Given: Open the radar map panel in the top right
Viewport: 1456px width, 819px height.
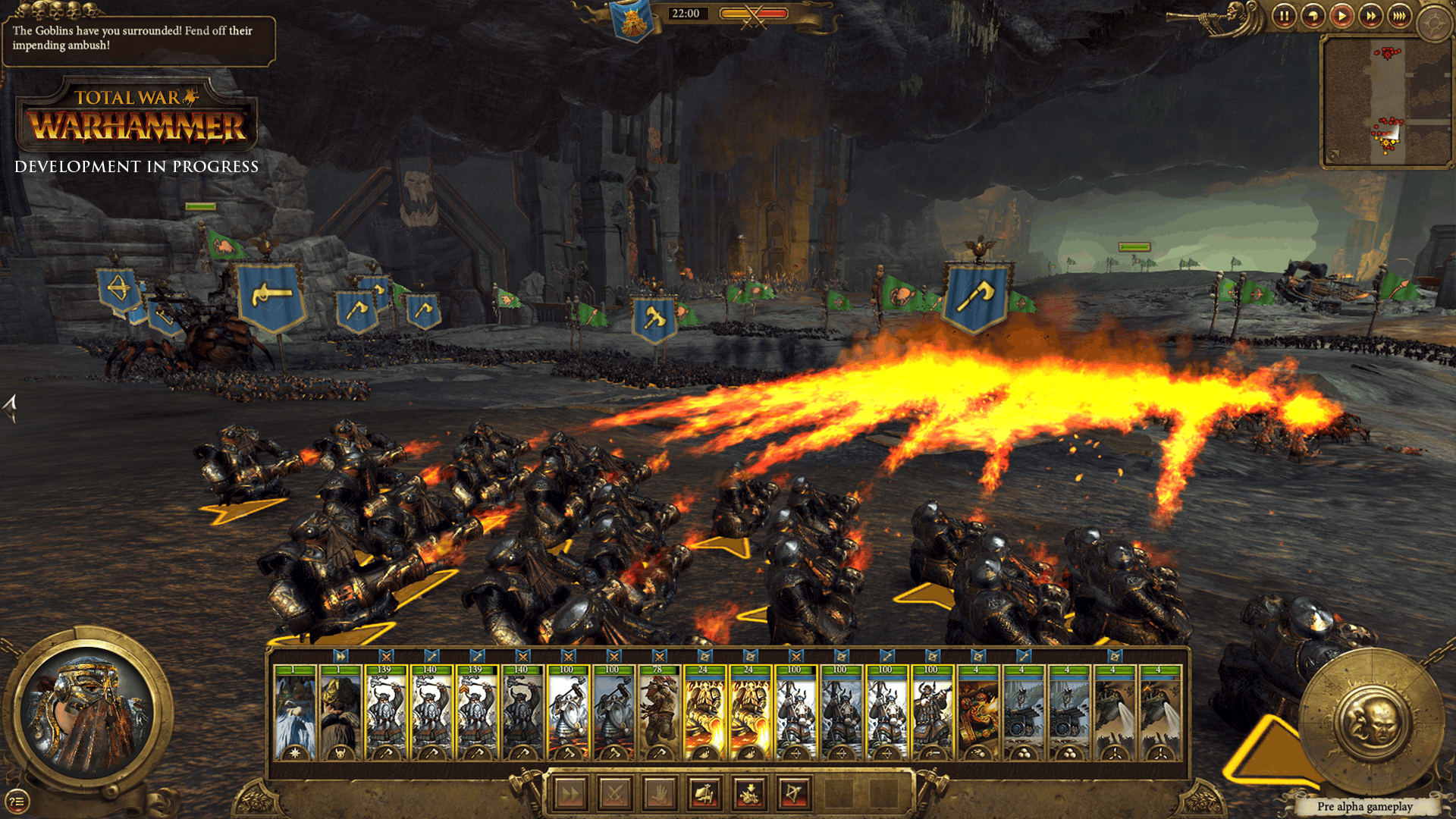Looking at the screenshot, I should tap(1388, 99).
